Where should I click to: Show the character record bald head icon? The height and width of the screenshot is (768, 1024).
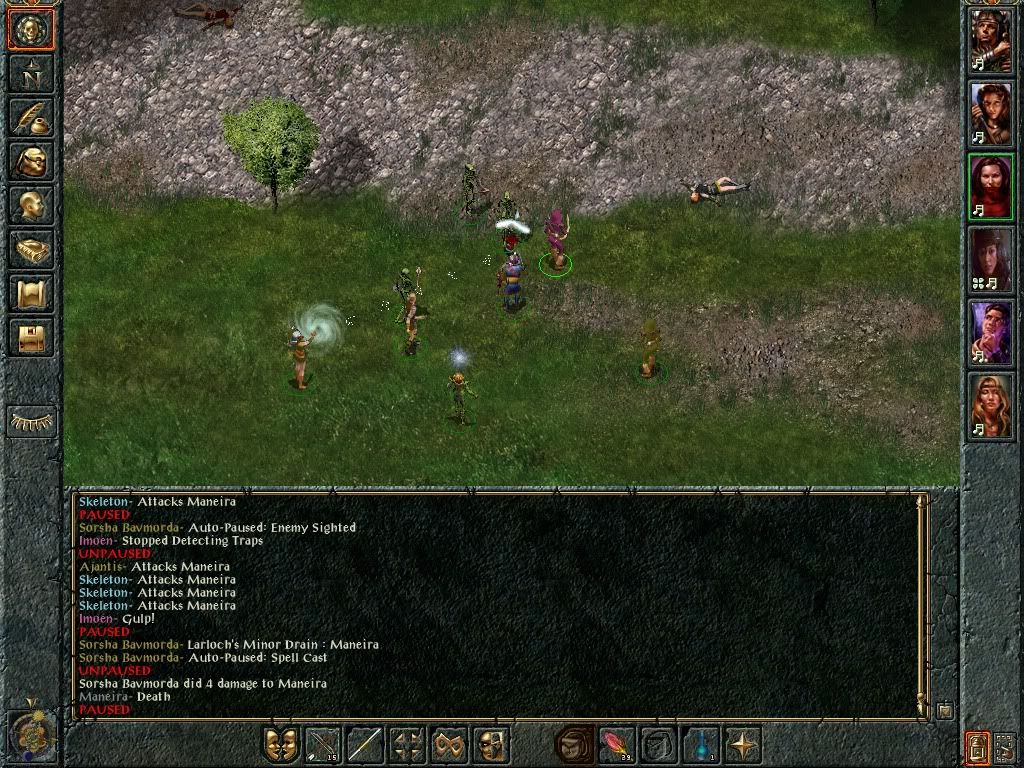[x=31, y=205]
